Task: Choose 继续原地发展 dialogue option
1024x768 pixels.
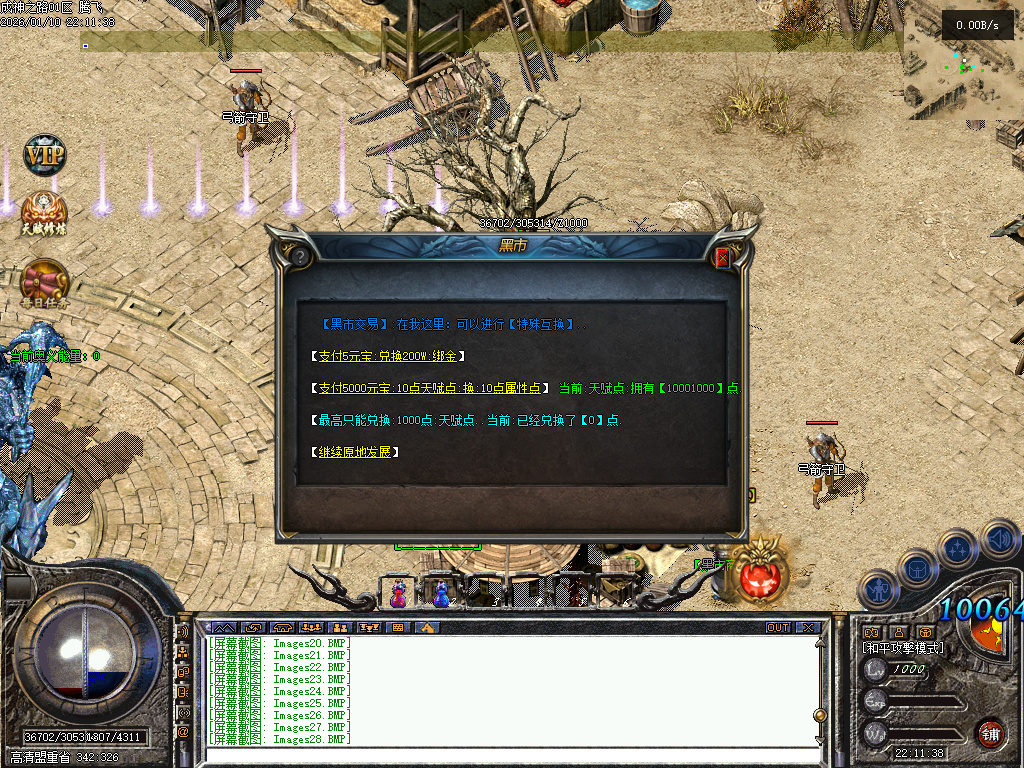Action: pos(357,452)
